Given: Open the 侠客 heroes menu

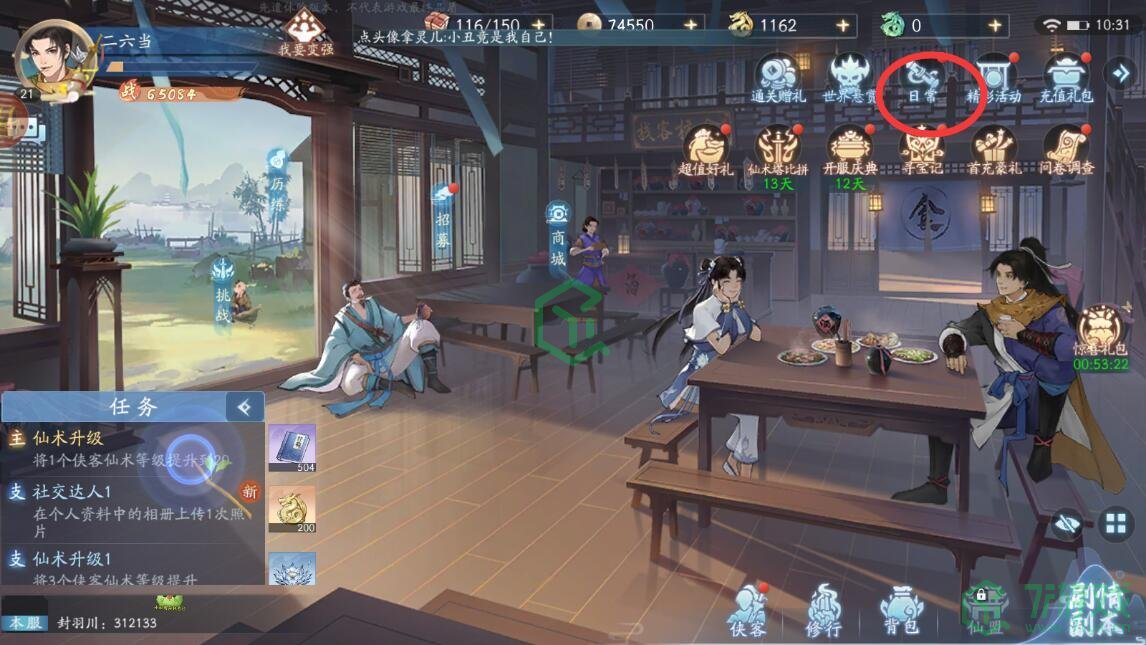Looking at the screenshot, I should click(x=746, y=609).
